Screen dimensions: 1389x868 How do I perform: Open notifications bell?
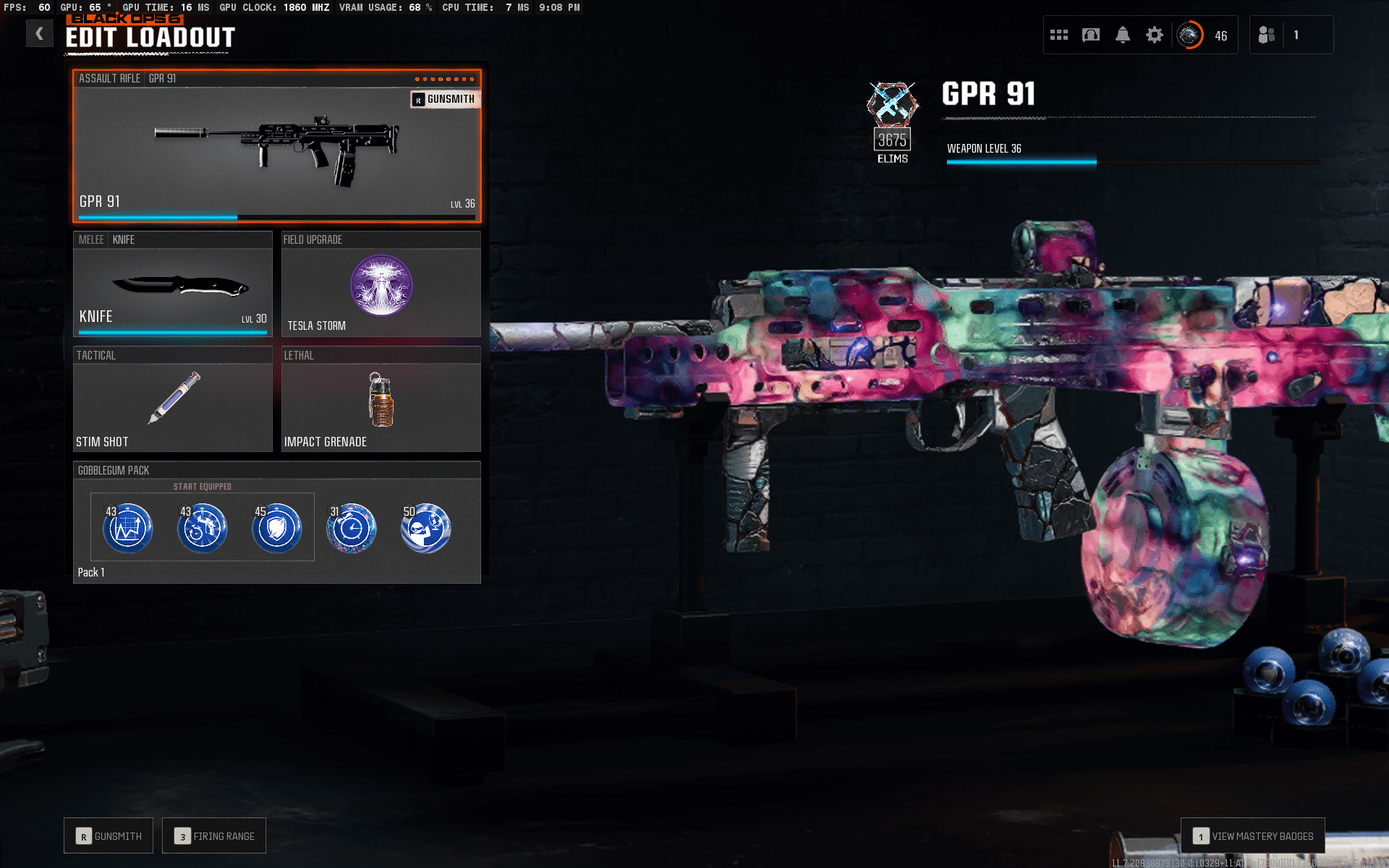1123,35
